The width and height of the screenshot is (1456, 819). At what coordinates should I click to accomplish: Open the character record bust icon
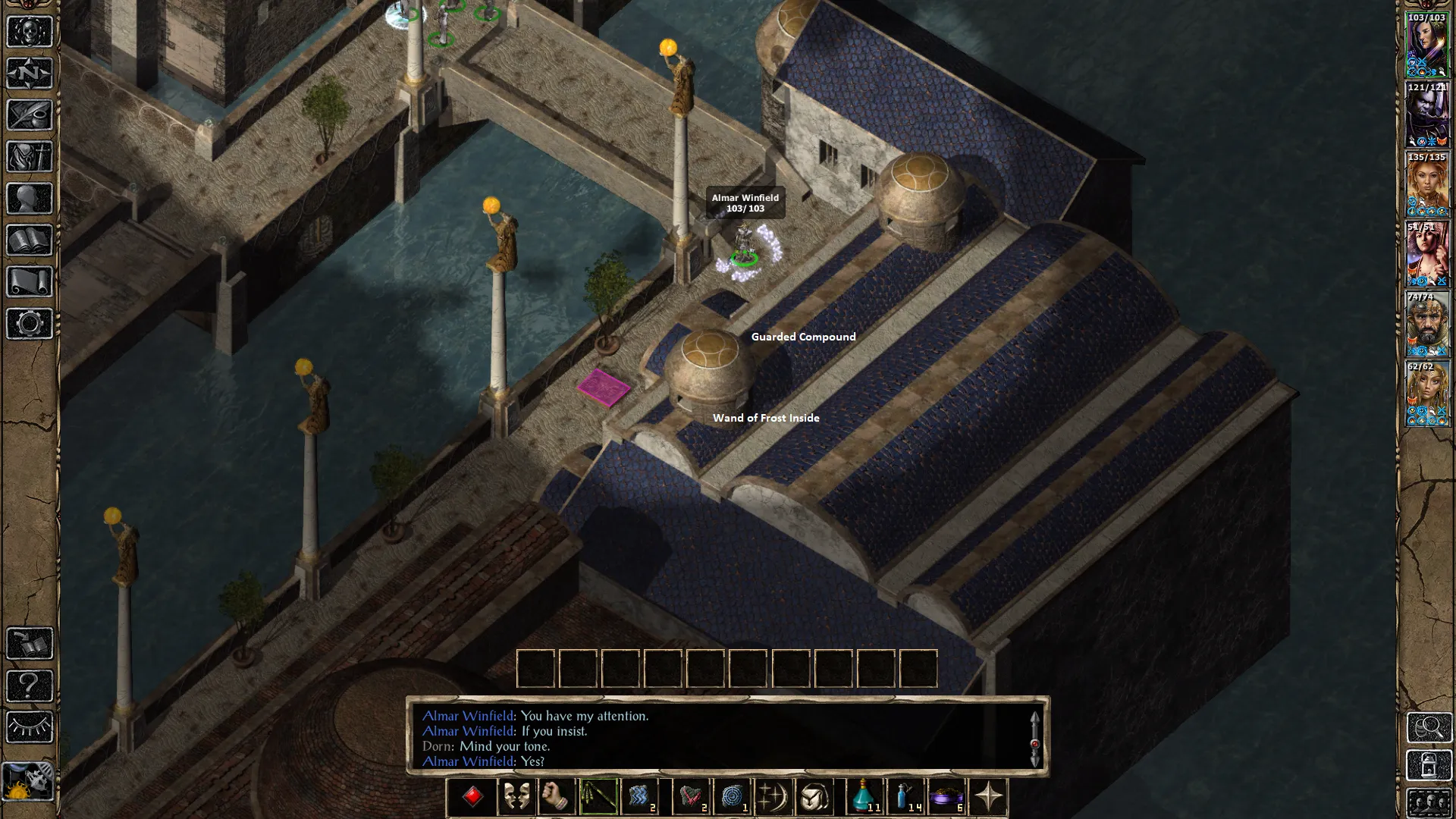click(30, 199)
